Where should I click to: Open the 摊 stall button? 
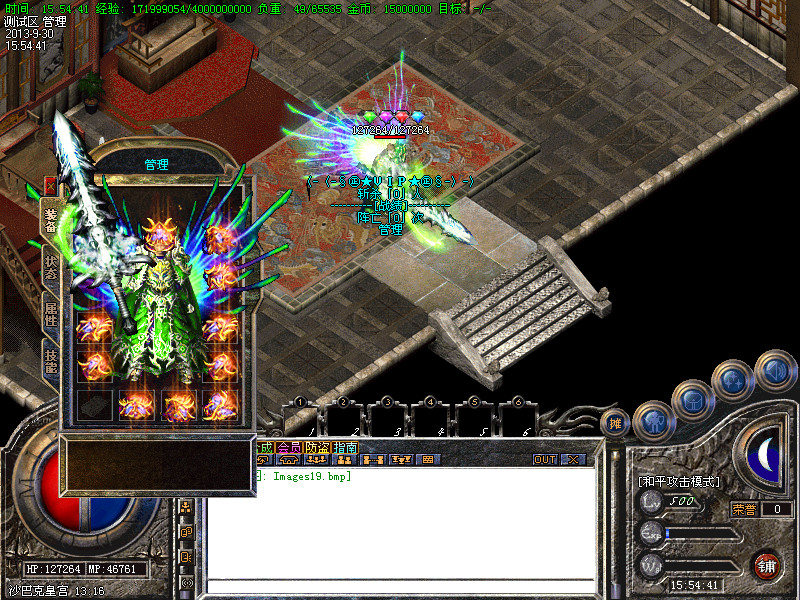click(616, 423)
